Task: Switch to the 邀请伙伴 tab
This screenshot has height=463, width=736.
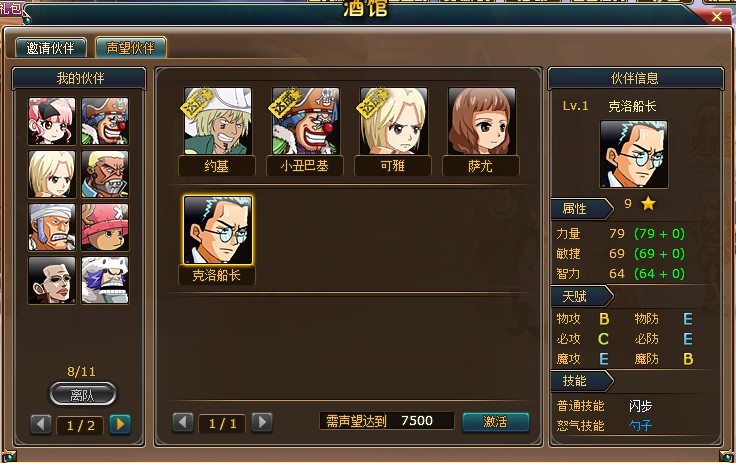Action: click(x=51, y=47)
